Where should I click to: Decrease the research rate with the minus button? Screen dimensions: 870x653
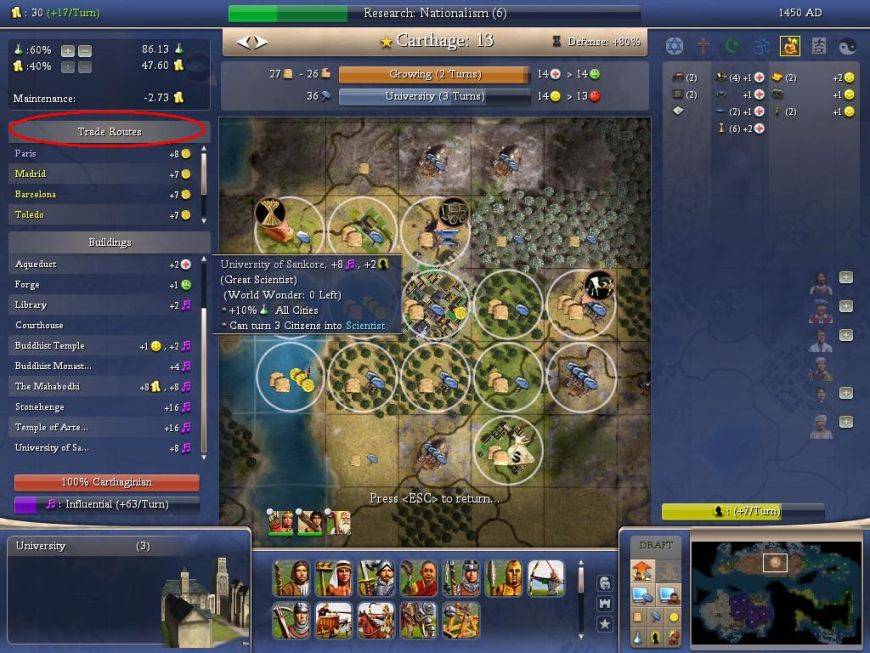pos(85,50)
